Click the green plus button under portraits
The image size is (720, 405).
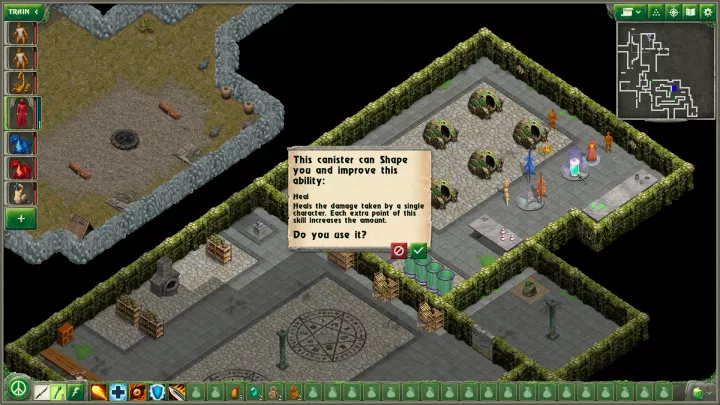pyautogui.click(x=22, y=218)
